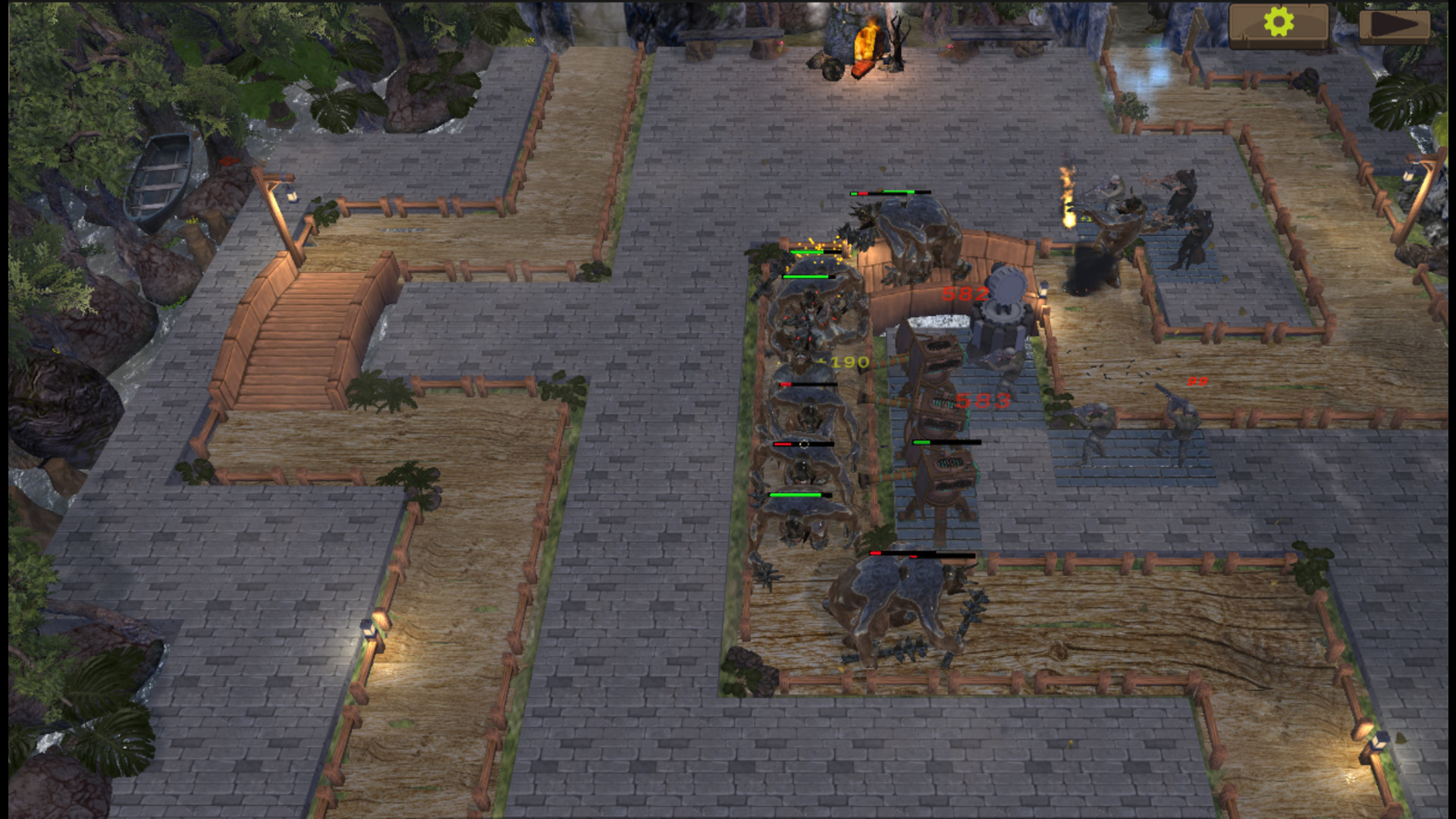Open the settings gear menu
The image size is (1456, 819).
click(x=1279, y=23)
